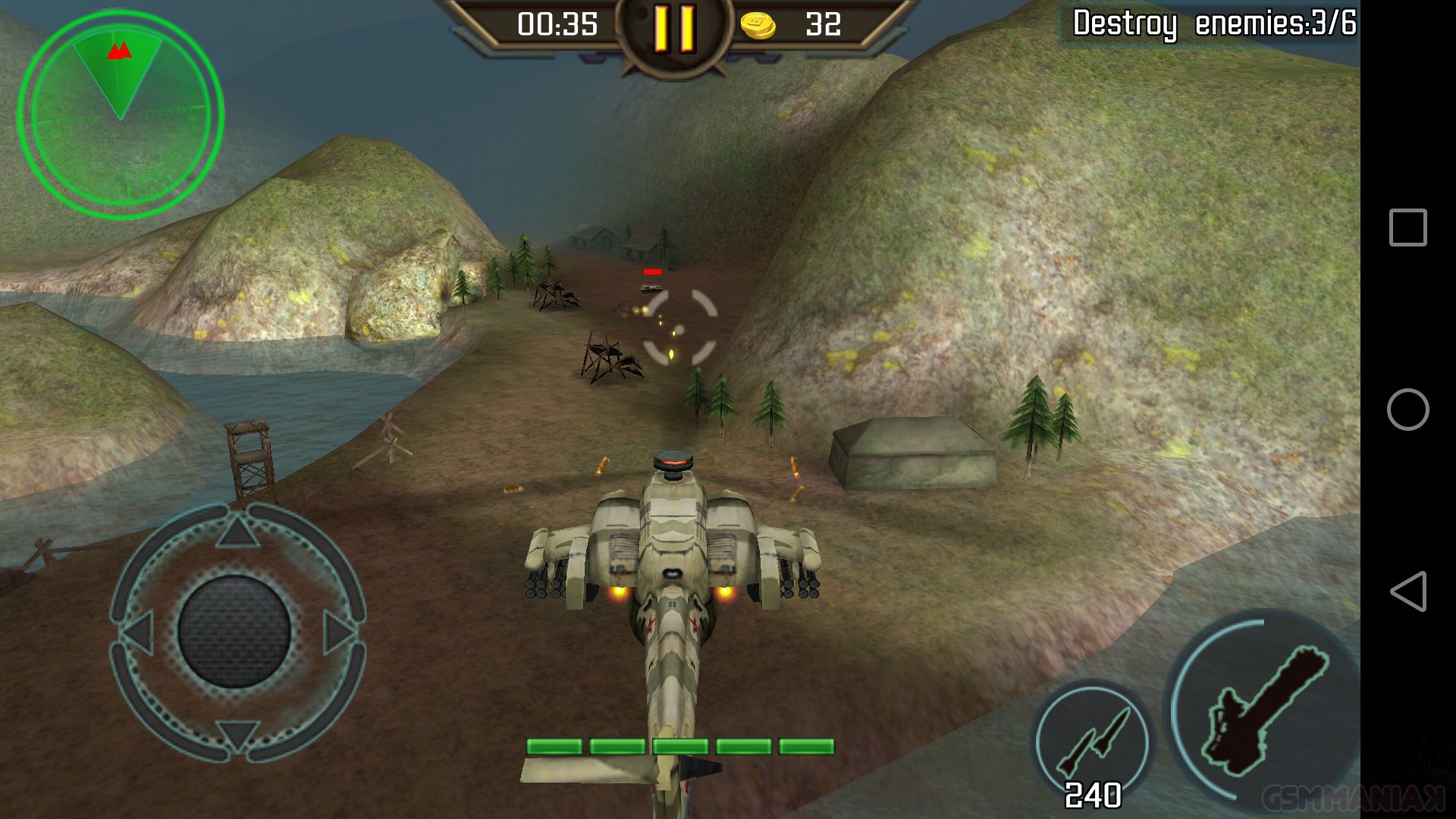Open Android recent apps square button
Viewport: 1456px width, 819px height.
(1407, 227)
